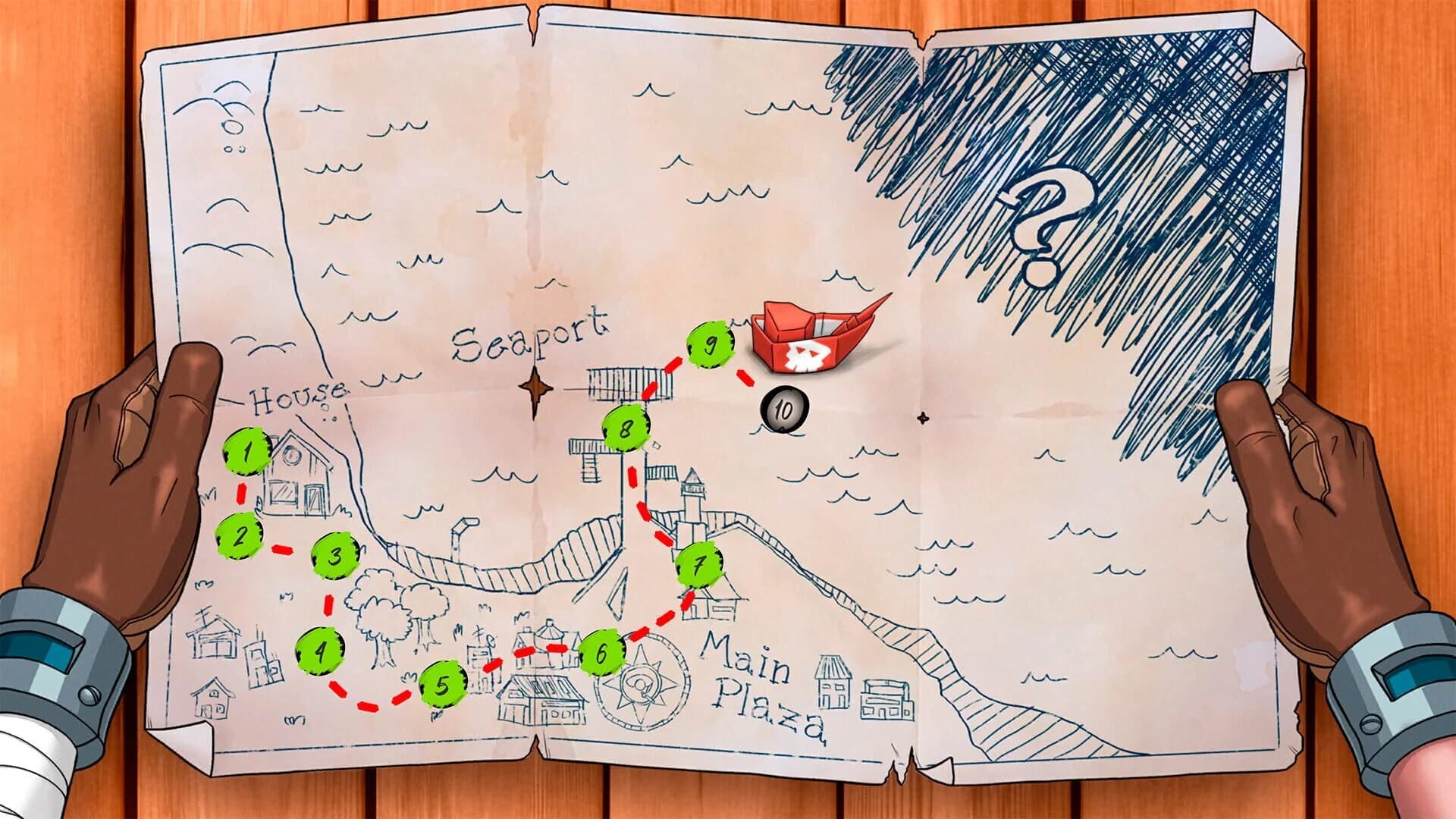This screenshot has width=1456, height=819.
Task: Tap the green level 9 node near the boat
Action: (x=711, y=345)
